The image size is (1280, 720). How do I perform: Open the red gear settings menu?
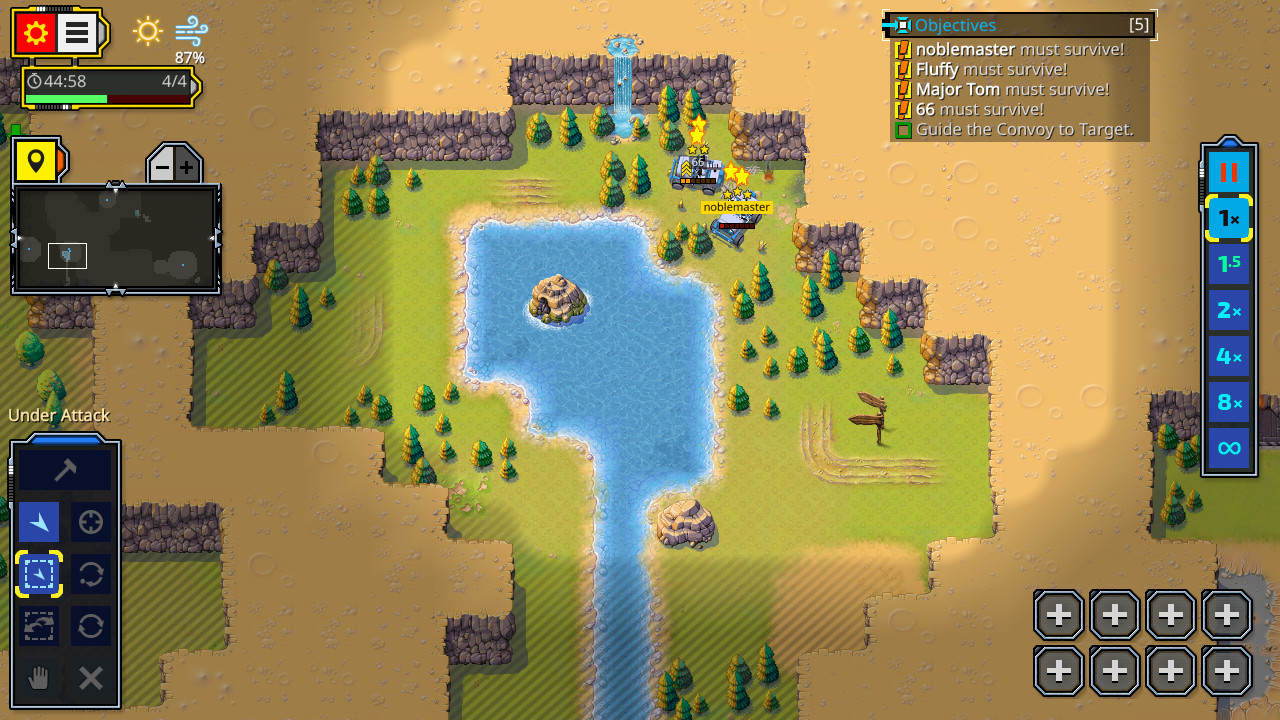coord(37,31)
